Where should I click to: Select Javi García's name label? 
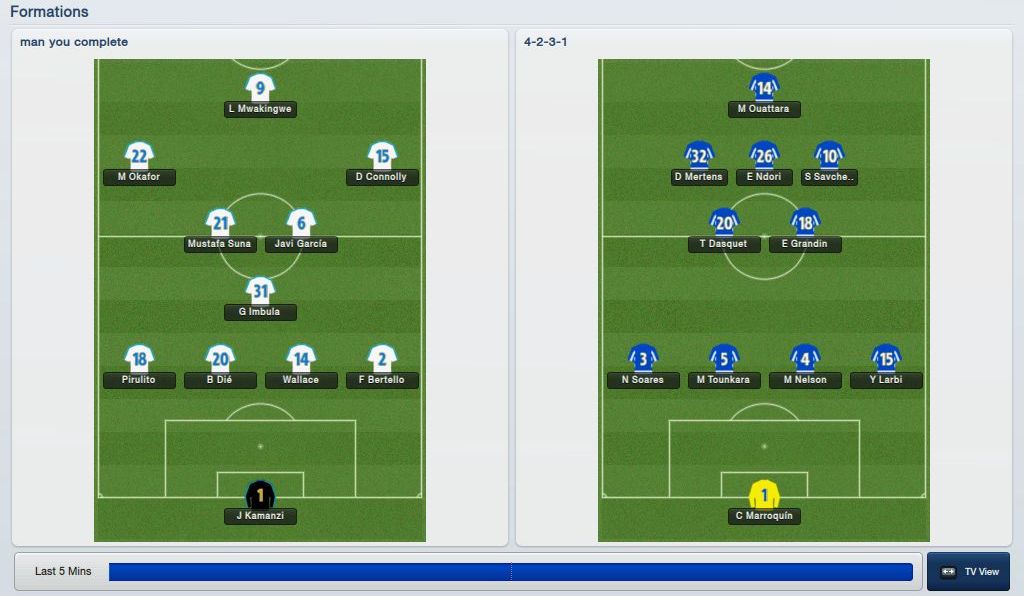(301, 244)
